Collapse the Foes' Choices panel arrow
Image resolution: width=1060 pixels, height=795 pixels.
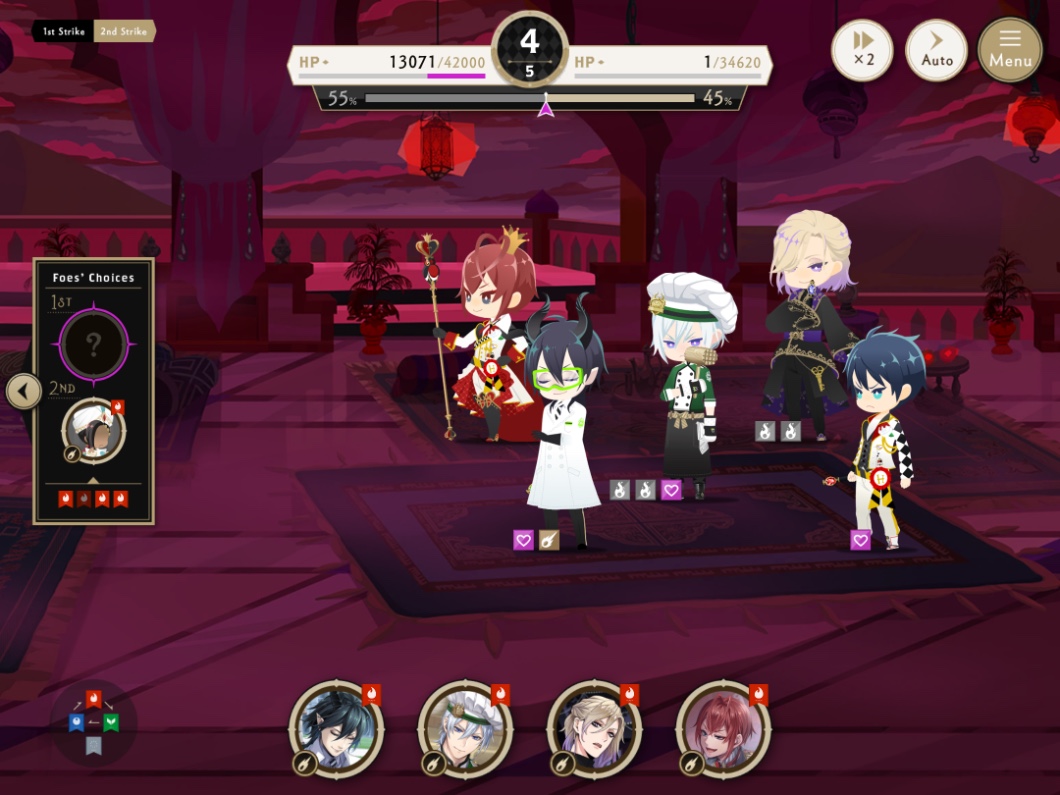[x=22, y=391]
